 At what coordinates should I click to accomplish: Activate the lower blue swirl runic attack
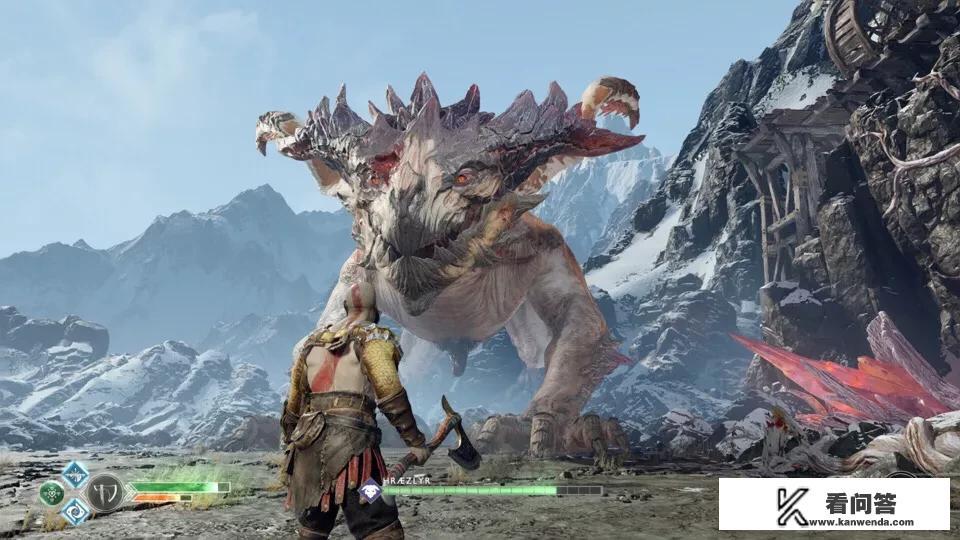point(74,511)
